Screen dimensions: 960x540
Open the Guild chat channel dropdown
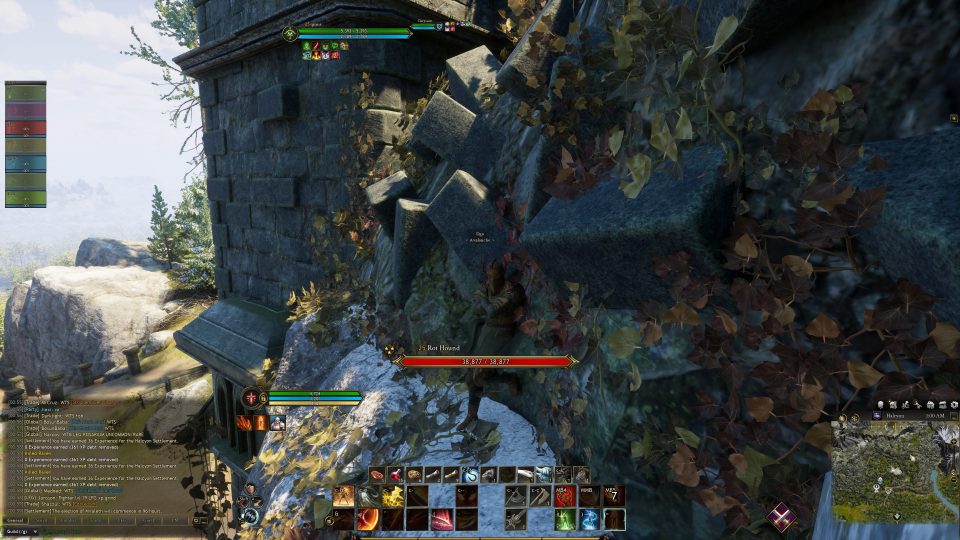point(22,532)
